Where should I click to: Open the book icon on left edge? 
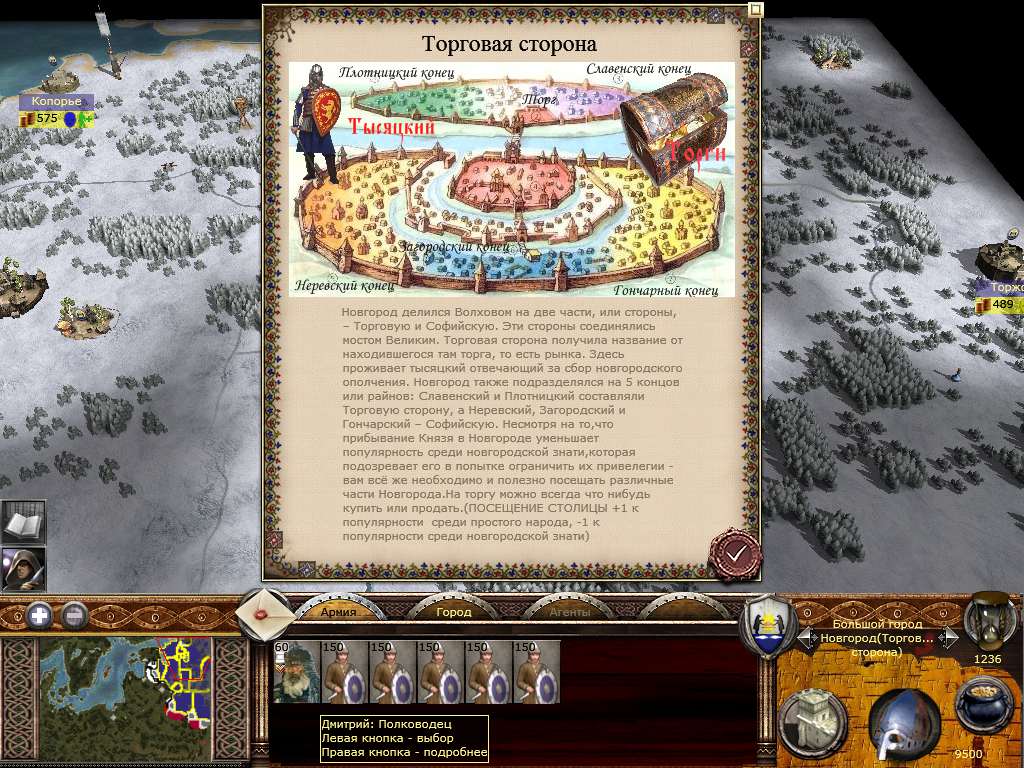pyautogui.click(x=22, y=522)
